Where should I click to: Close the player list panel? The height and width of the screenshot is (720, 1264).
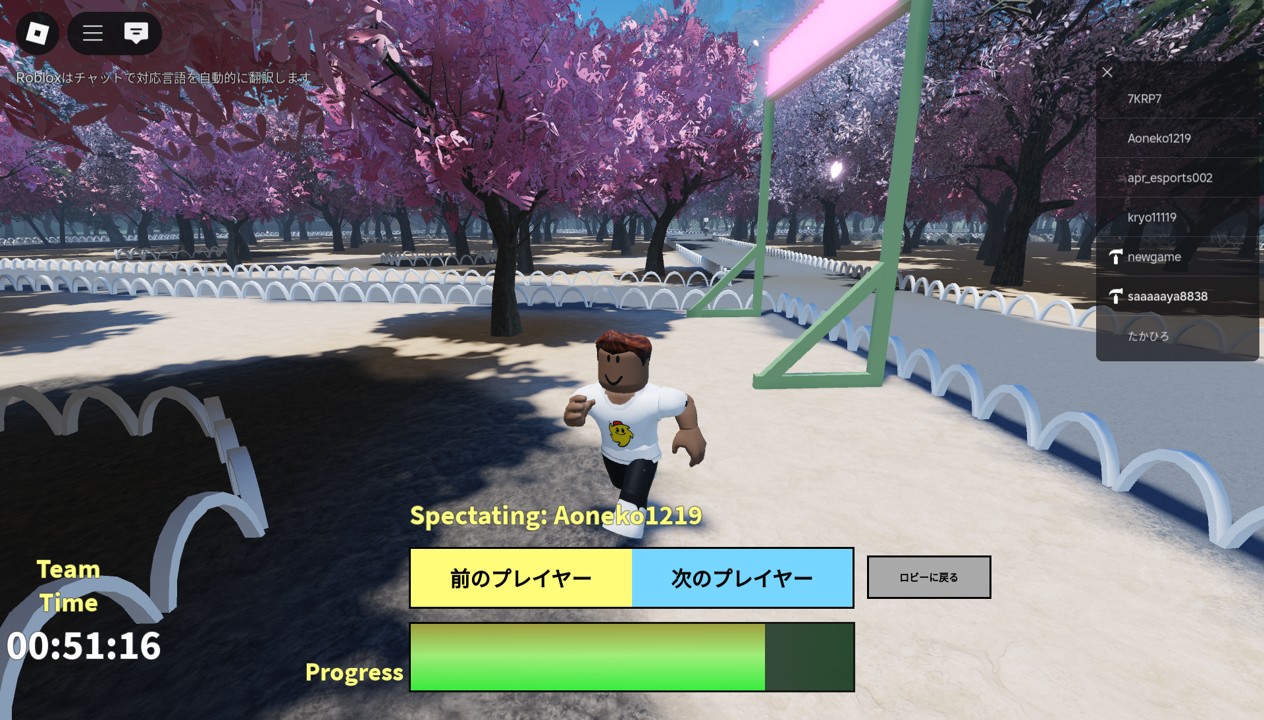tap(1107, 72)
